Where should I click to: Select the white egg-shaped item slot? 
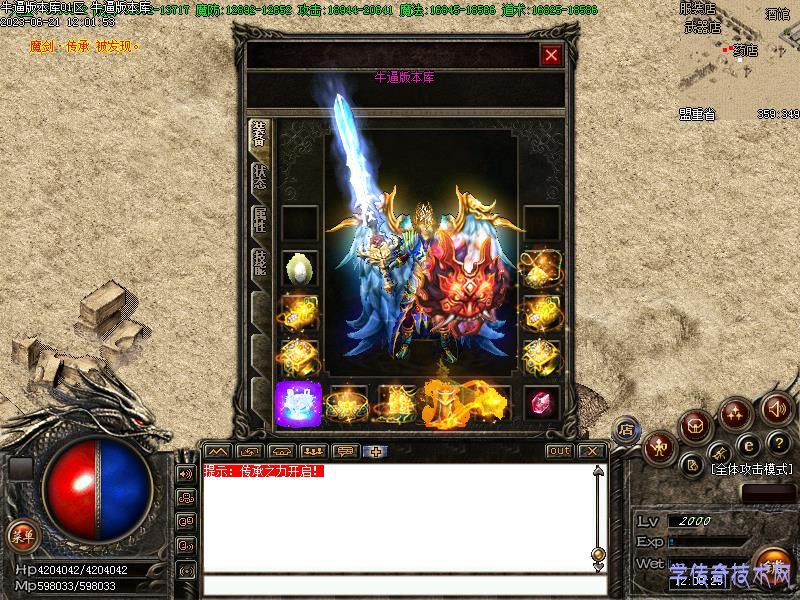pyautogui.click(x=299, y=268)
